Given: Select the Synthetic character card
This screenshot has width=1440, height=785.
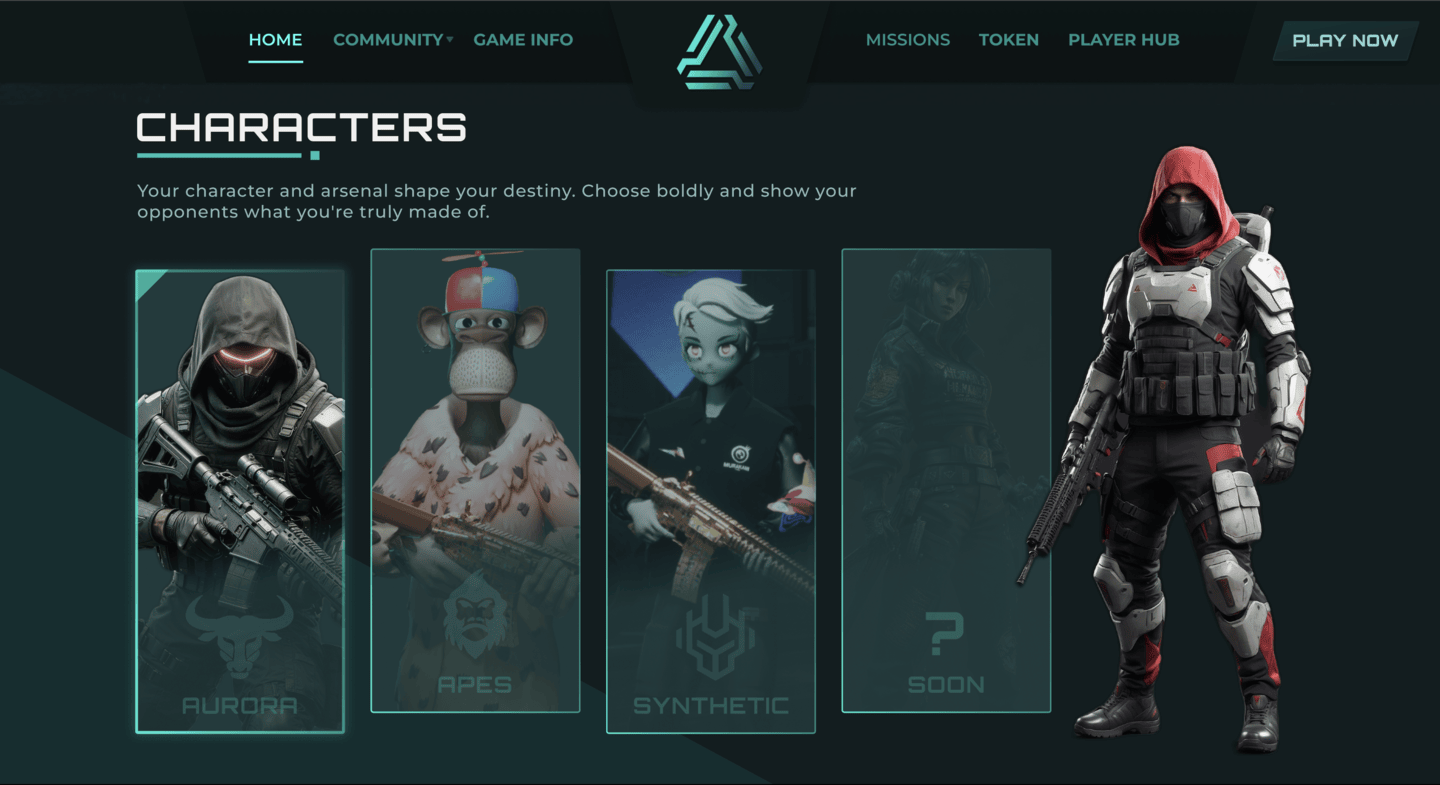Looking at the screenshot, I should click(x=710, y=501).
